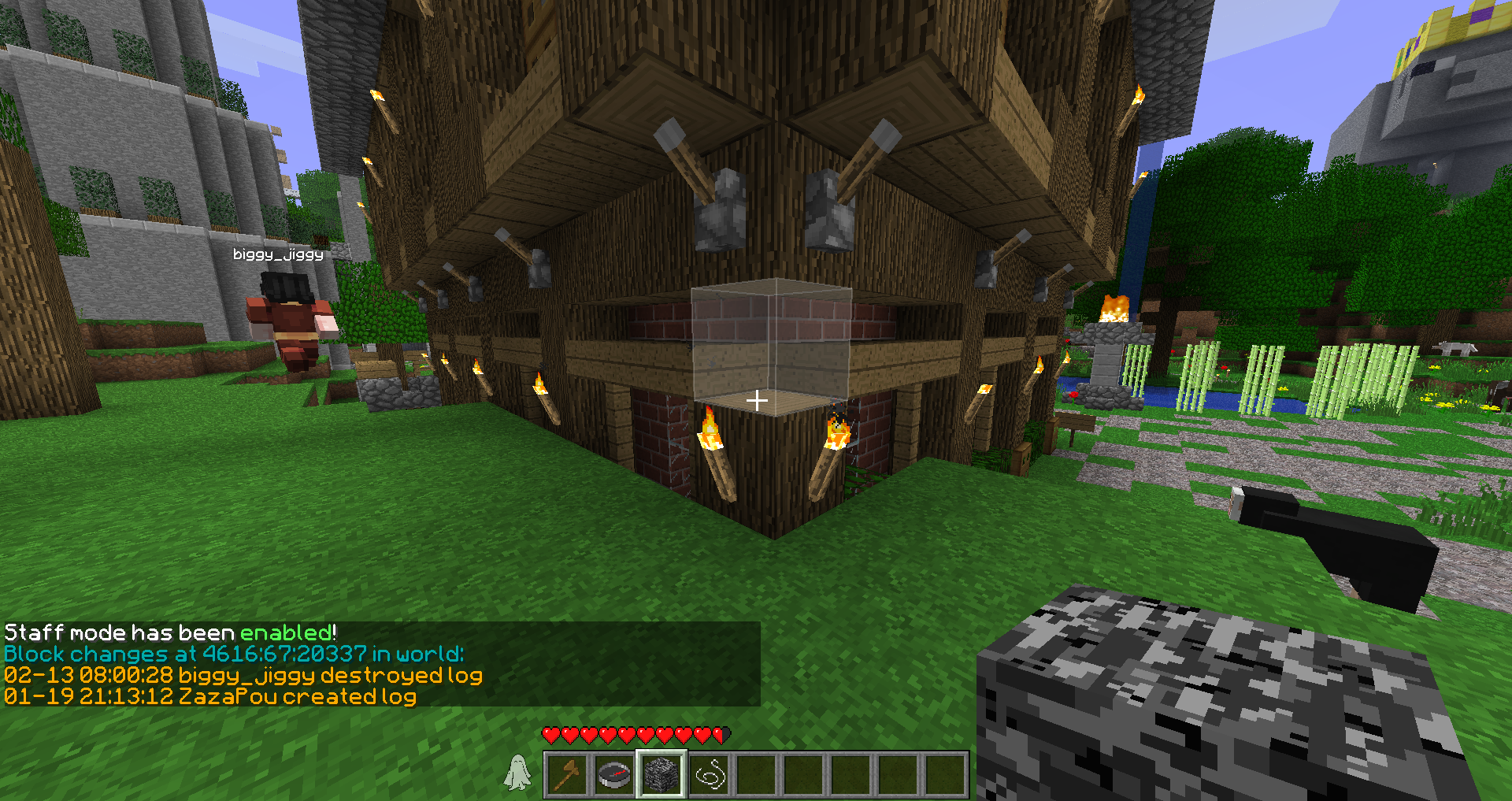Viewport: 1512px width, 801px height.
Task: Click the ghost icon beside the hotbar
Action: point(517,772)
